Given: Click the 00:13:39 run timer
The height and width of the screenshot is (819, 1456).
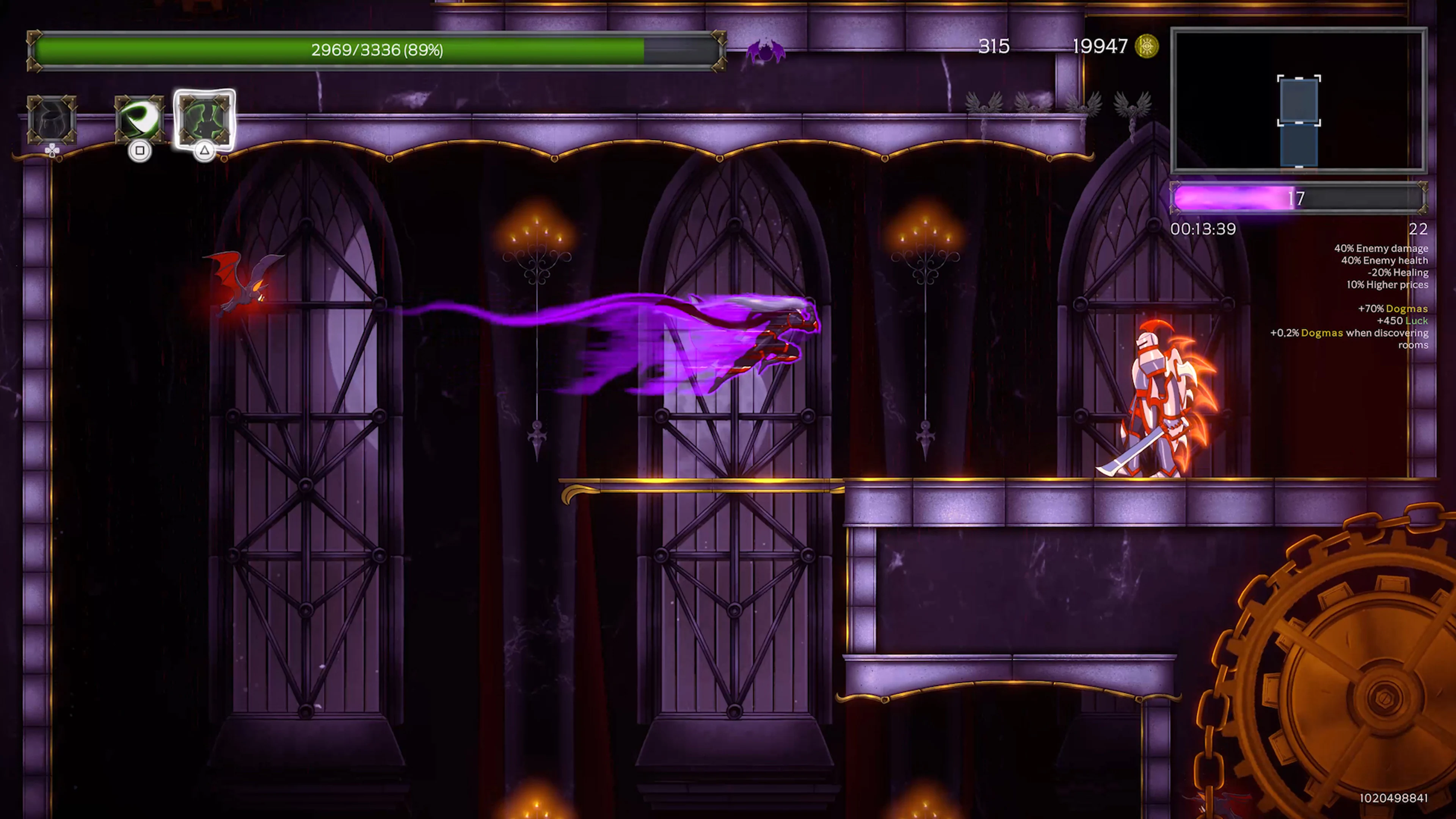Looking at the screenshot, I should click(x=1203, y=229).
